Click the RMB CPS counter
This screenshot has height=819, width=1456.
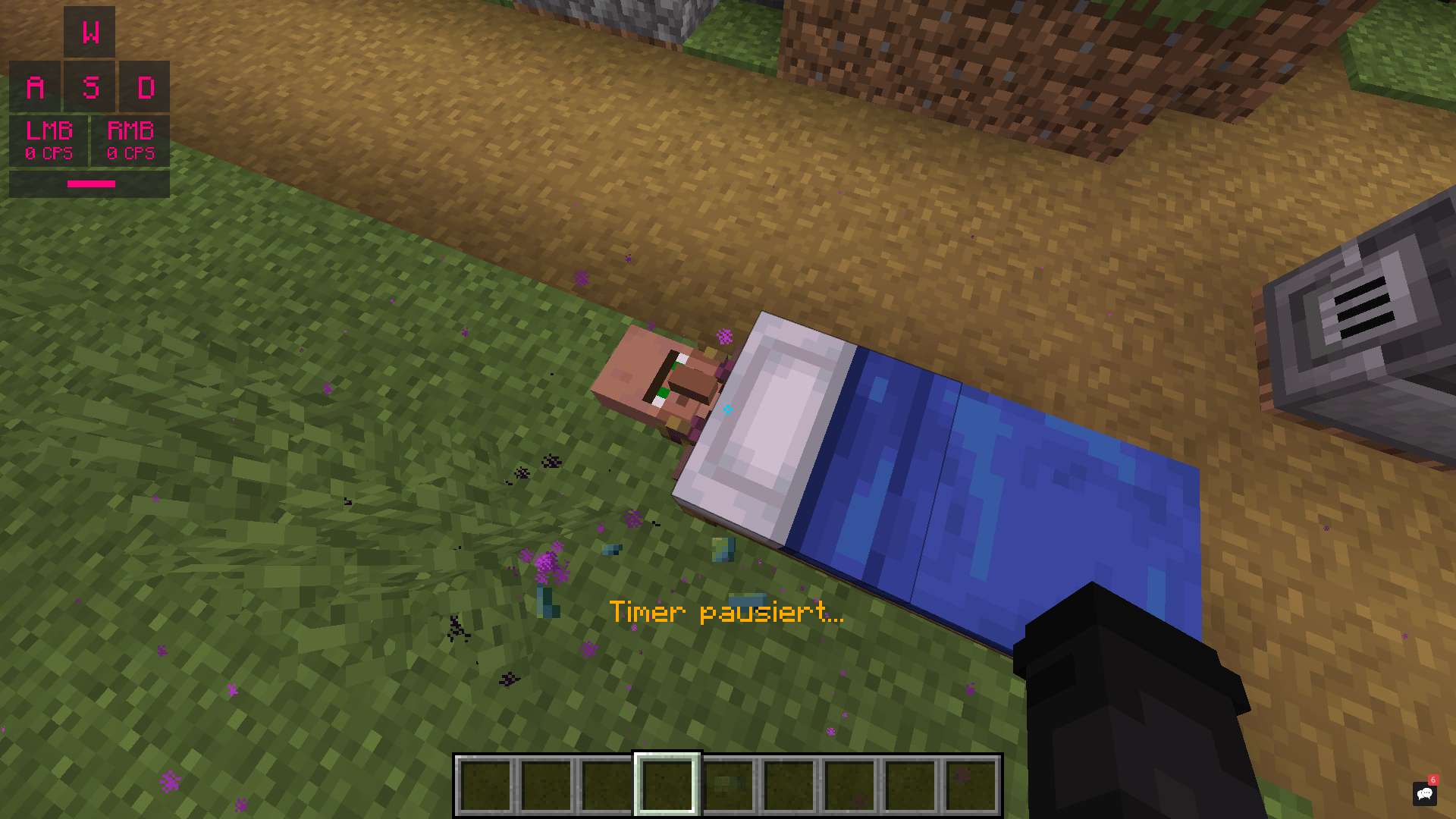coord(130,140)
